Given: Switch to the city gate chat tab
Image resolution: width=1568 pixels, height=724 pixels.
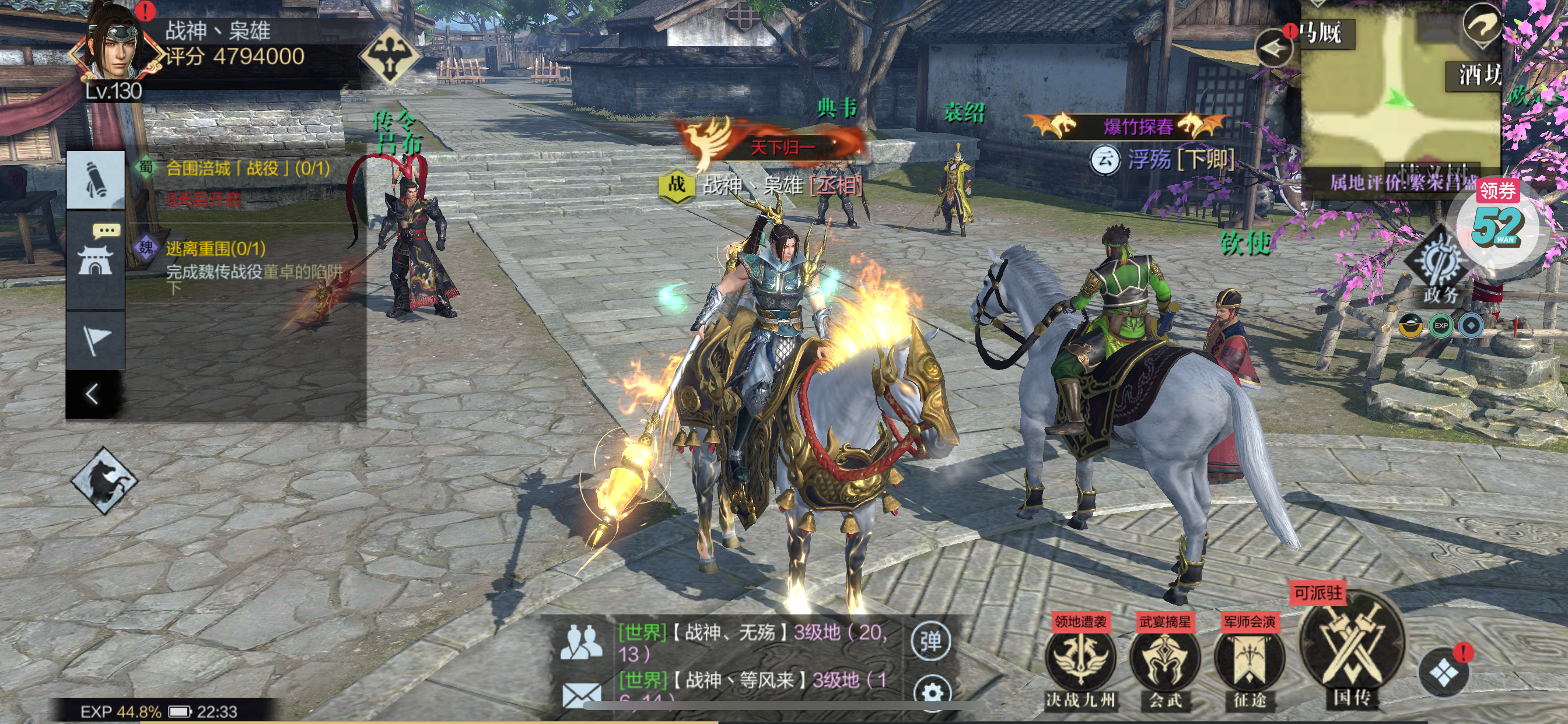Looking at the screenshot, I should (x=96, y=259).
